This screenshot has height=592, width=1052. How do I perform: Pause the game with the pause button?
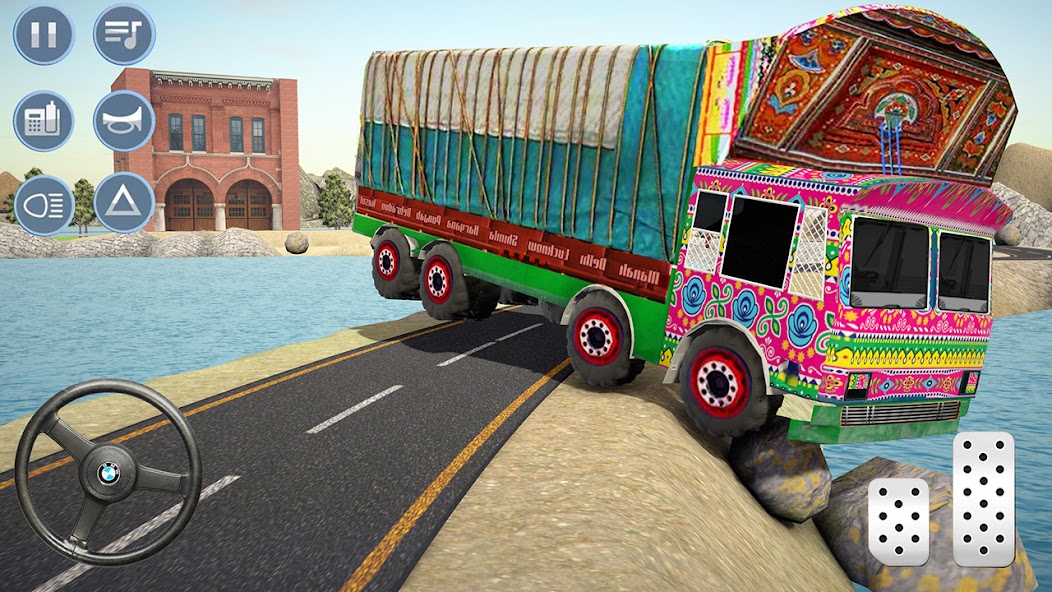43,35
